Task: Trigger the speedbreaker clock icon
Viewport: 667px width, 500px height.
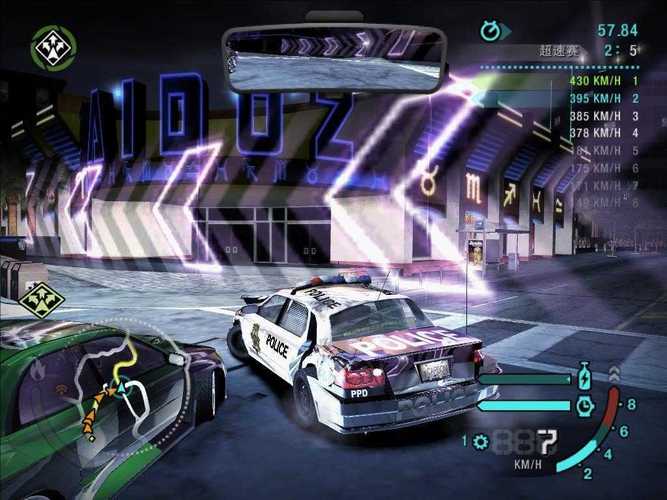Action: coord(585,405)
